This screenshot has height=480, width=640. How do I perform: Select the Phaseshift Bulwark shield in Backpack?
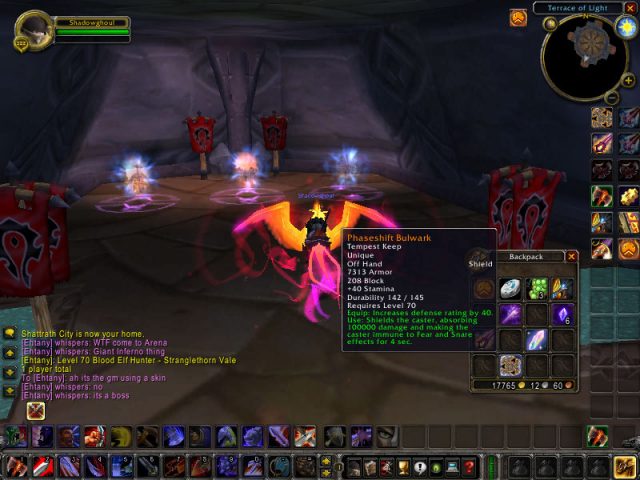(510, 365)
